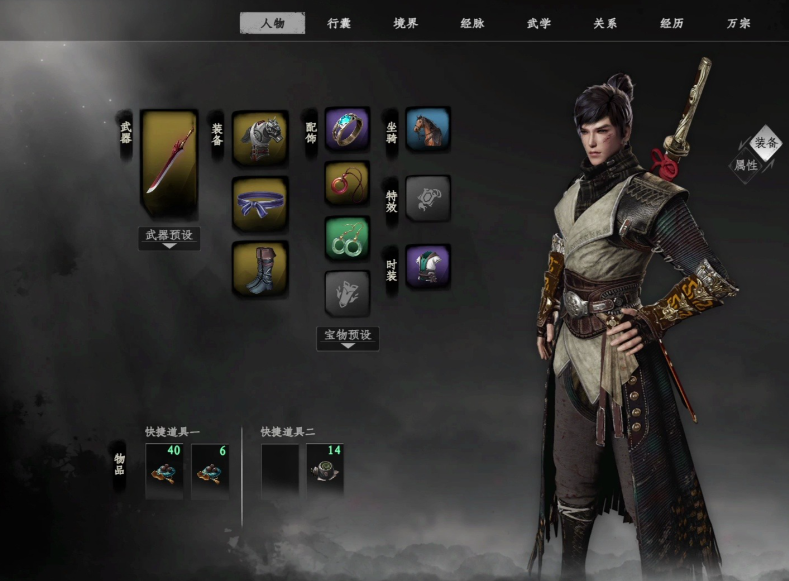Click the red pendant necklace slot
The image size is (789, 581).
(347, 183)
